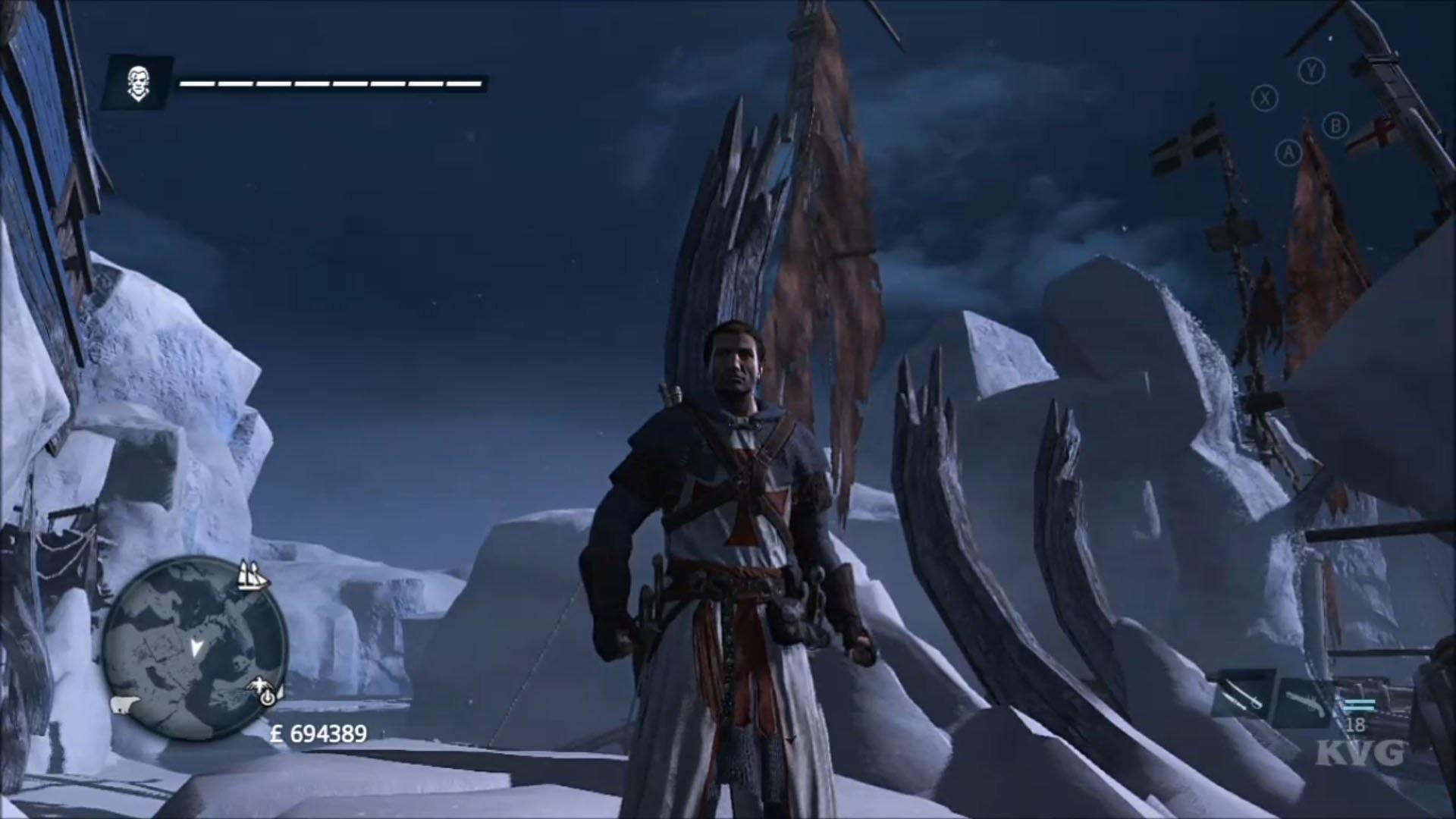Viewport: 1456px width, 819px height.
Task: Click the ship icon on the minimap
Action: tap(253, 576)
